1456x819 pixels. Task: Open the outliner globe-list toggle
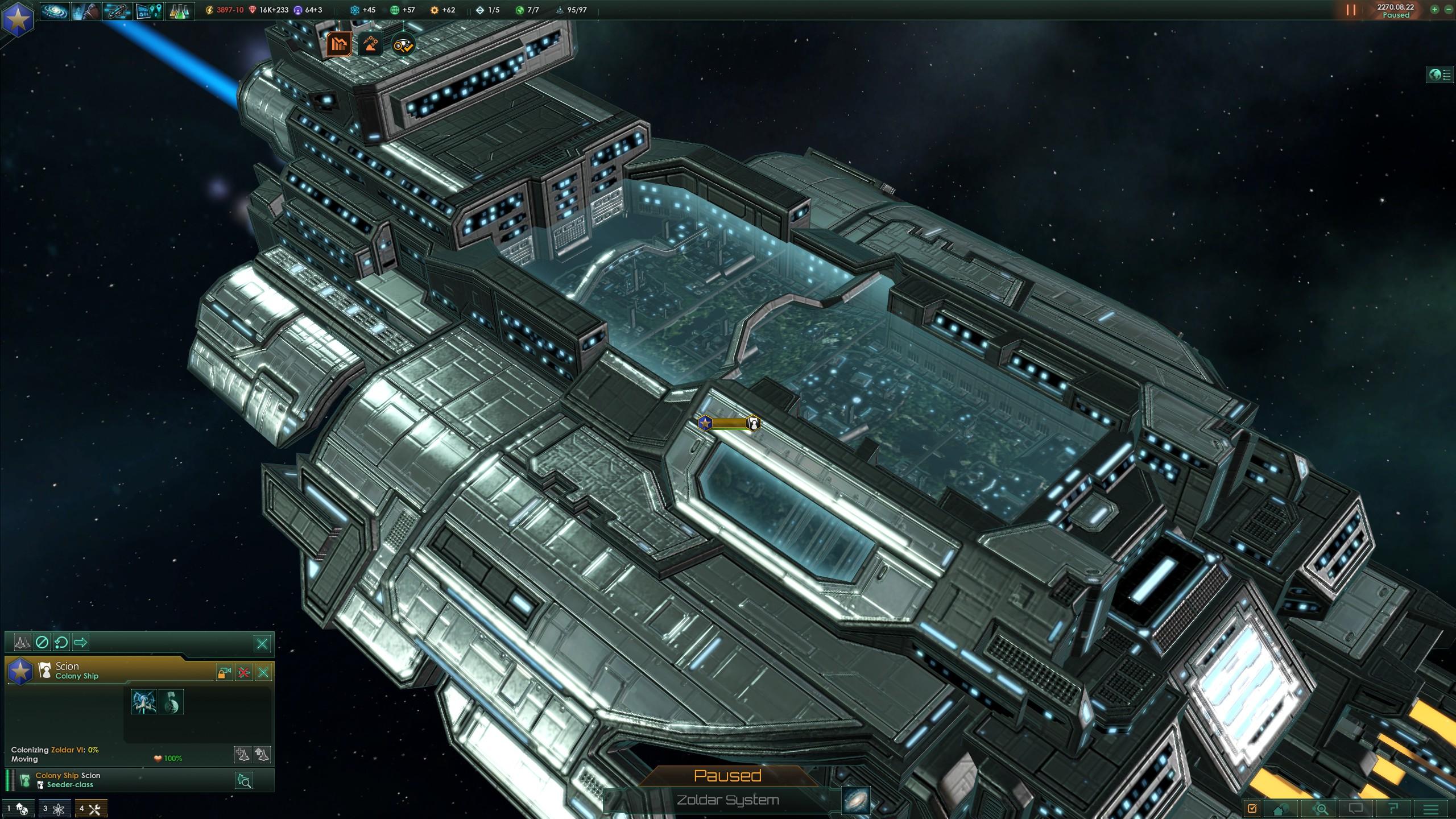1439,75
